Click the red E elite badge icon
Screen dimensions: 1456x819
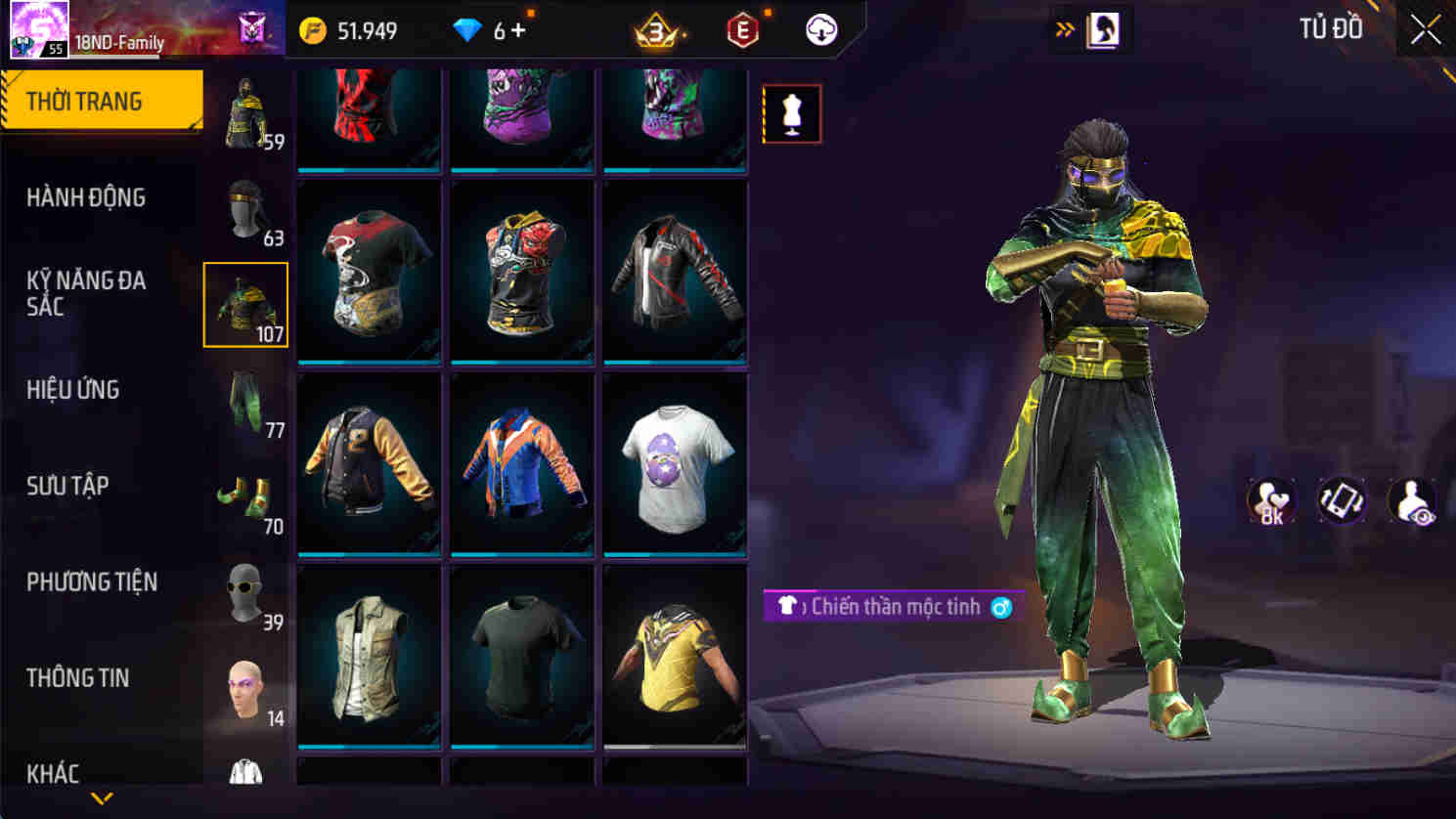741,29
